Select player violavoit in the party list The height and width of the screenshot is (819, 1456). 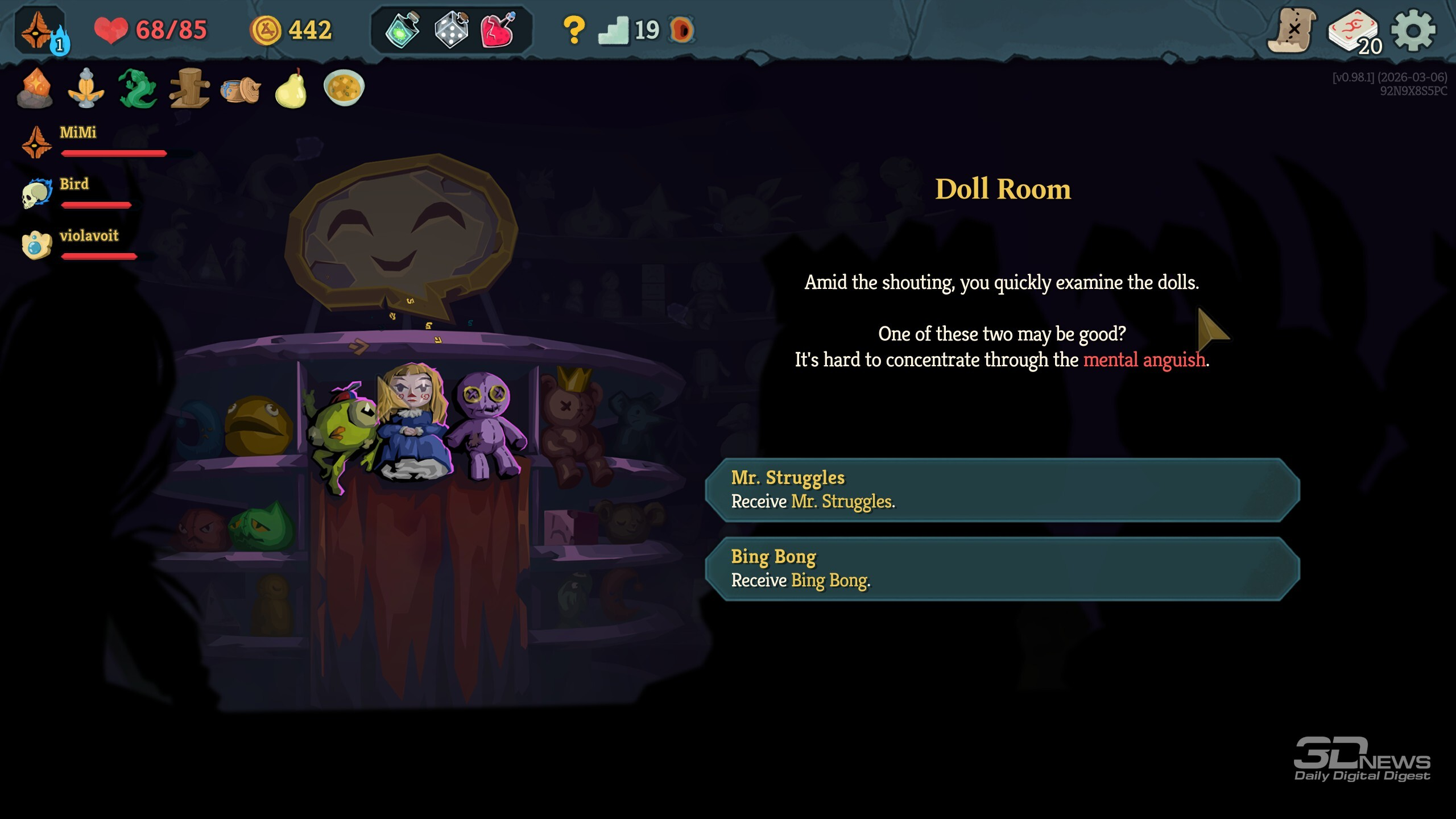pyautogui.click(x=89, y=236)
